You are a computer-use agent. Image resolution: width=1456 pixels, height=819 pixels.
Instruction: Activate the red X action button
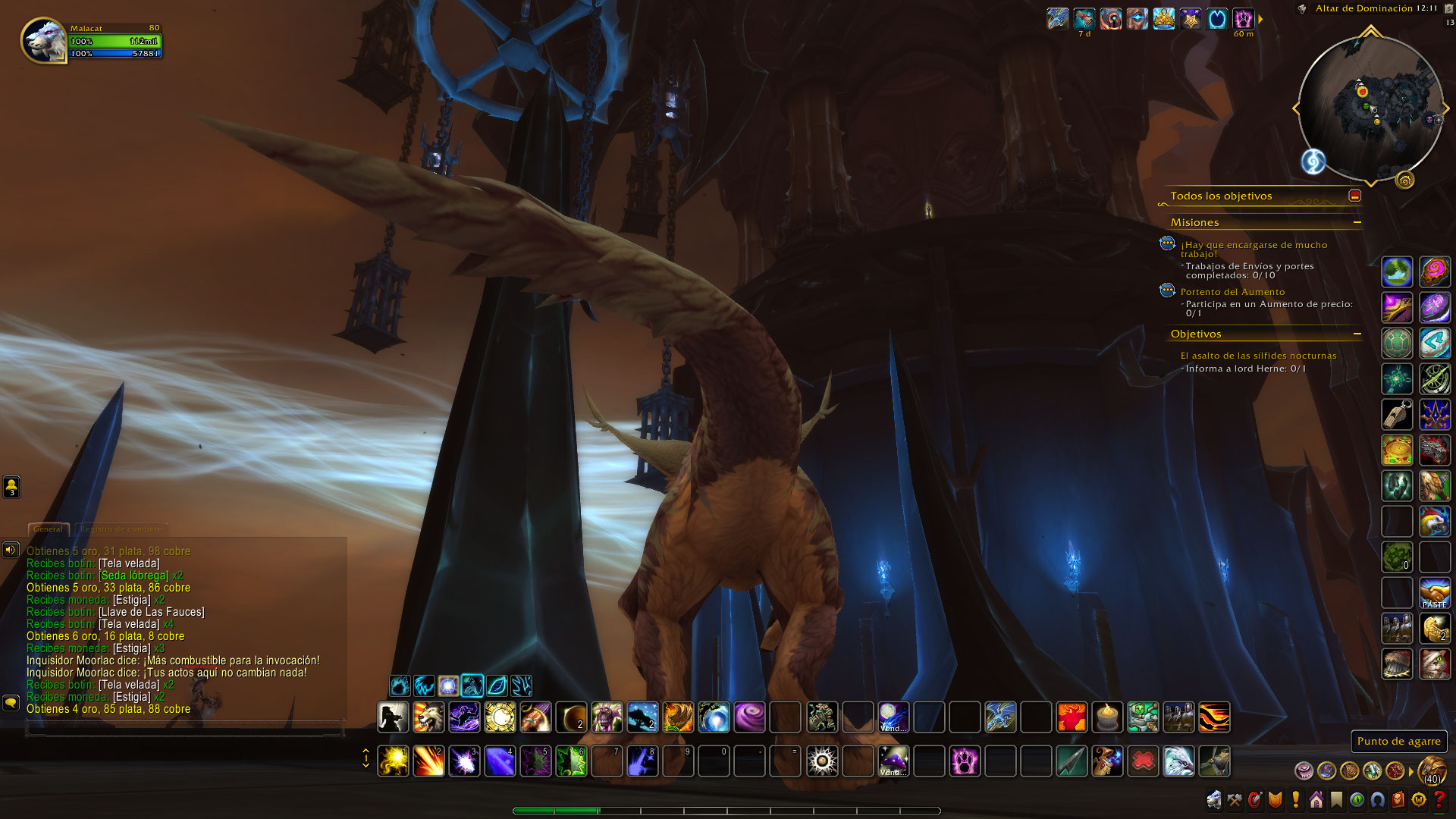point(1143,761)
